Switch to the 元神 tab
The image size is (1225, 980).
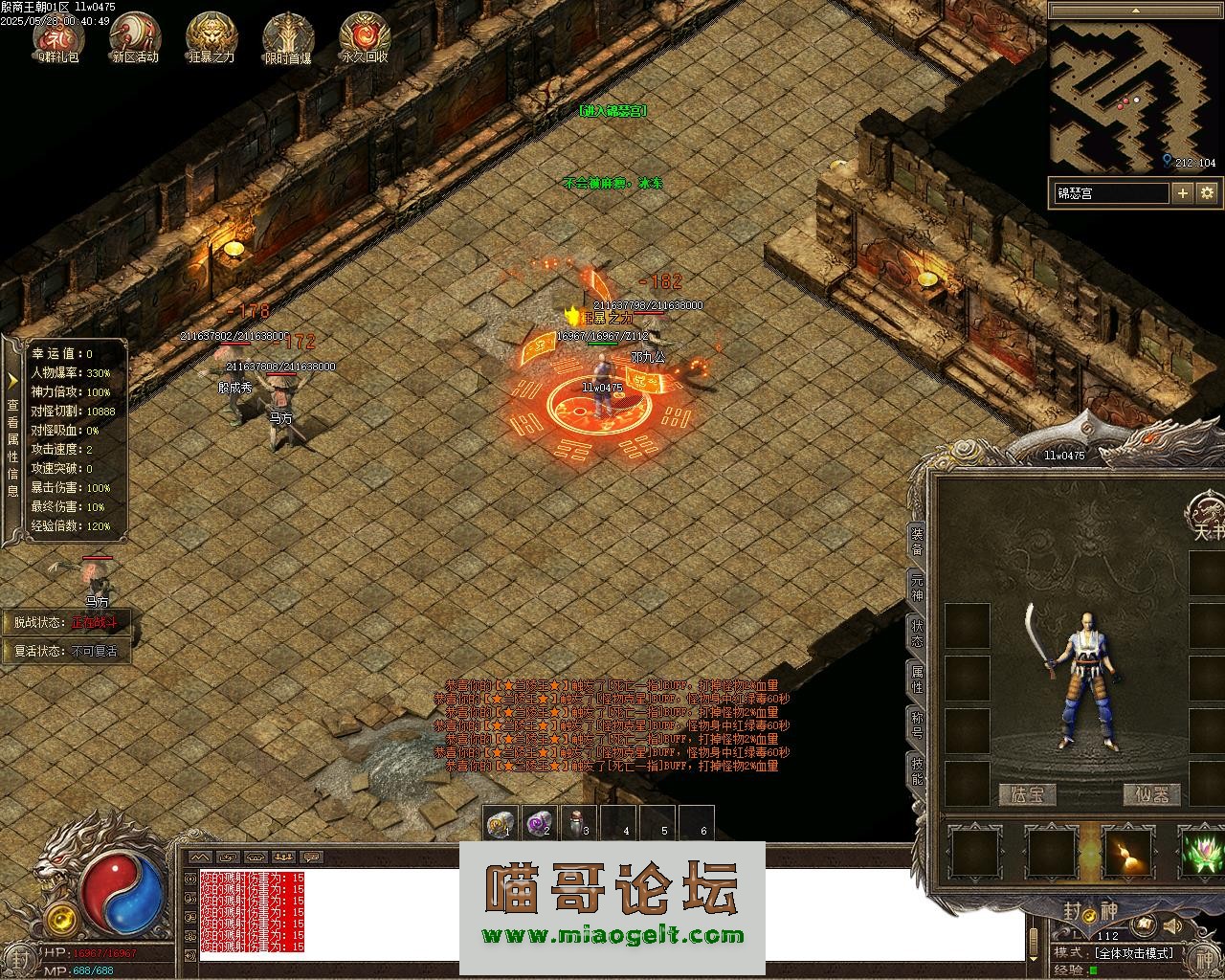(917, 588)
